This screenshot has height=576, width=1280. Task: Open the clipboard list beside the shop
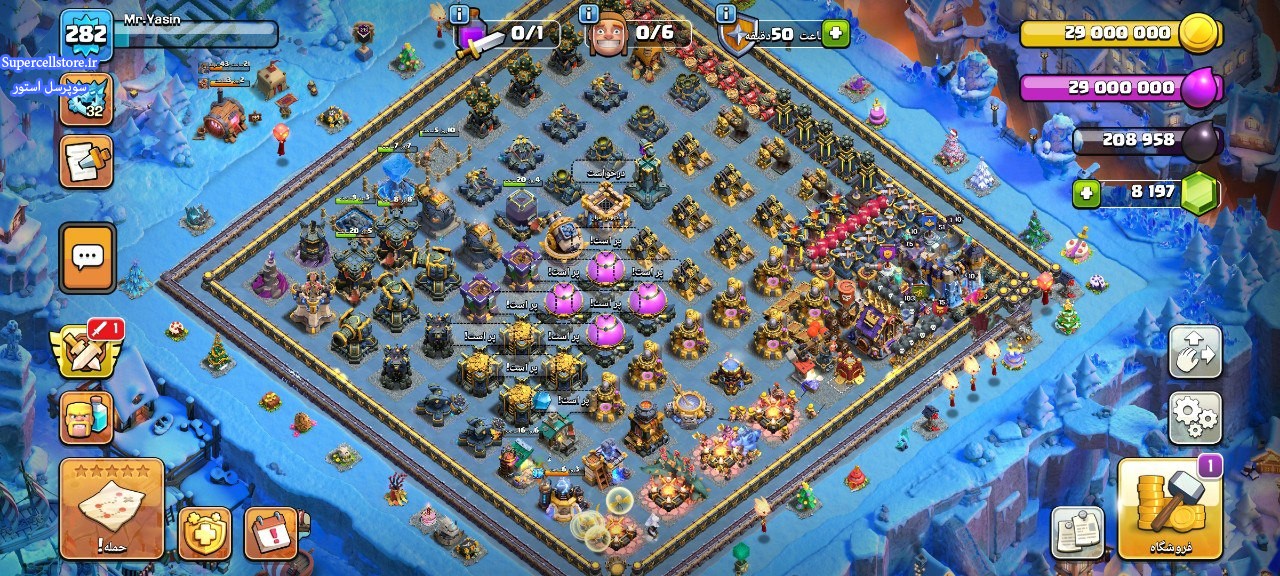click(1077, 533)
